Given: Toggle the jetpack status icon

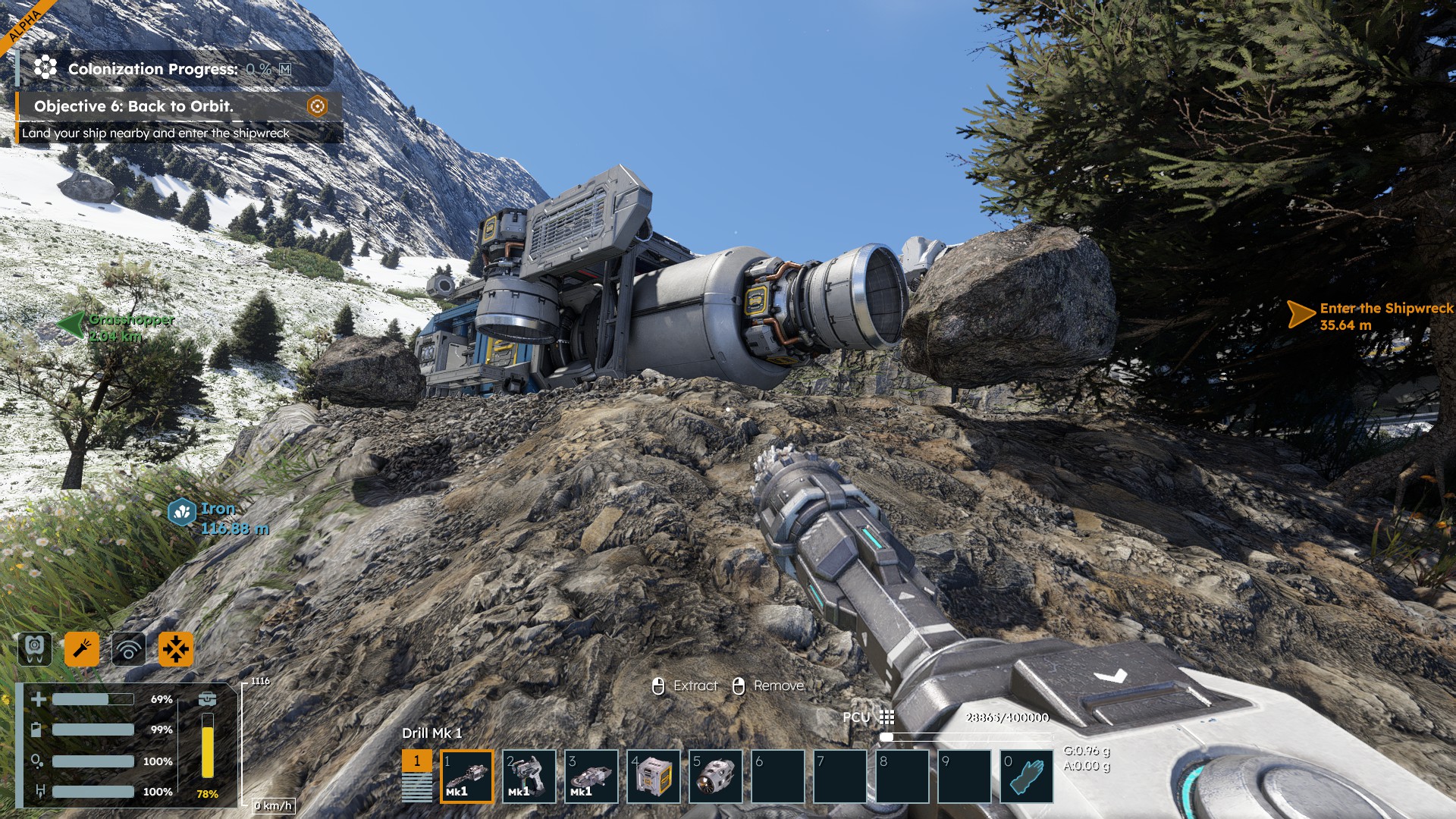Looking at the screenshot, I should (35, 649).
